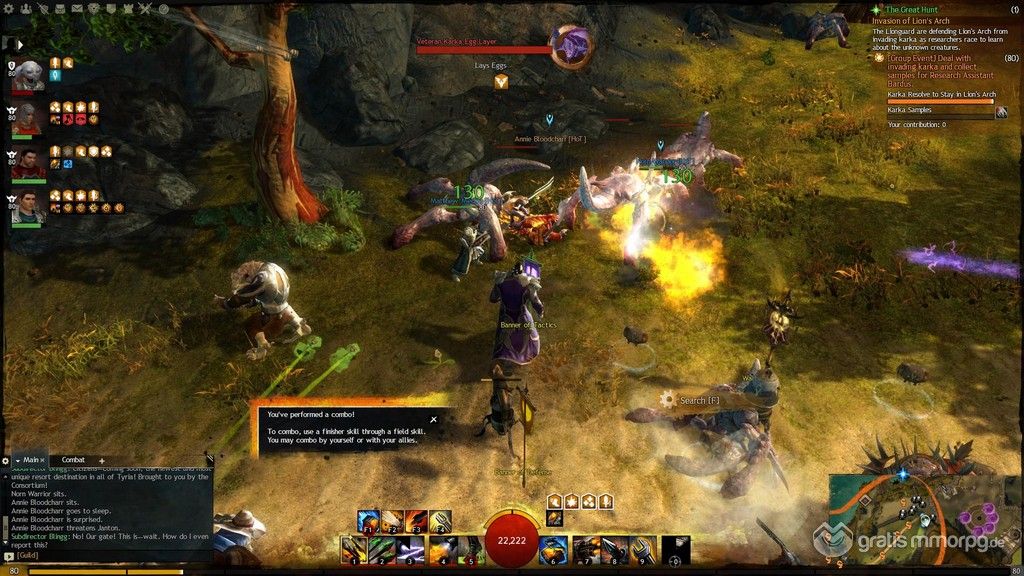This screenshot has height=576, width=1024.
Task: Add a new chat tab
Action: pyautogui.click(x=102, y=460)
